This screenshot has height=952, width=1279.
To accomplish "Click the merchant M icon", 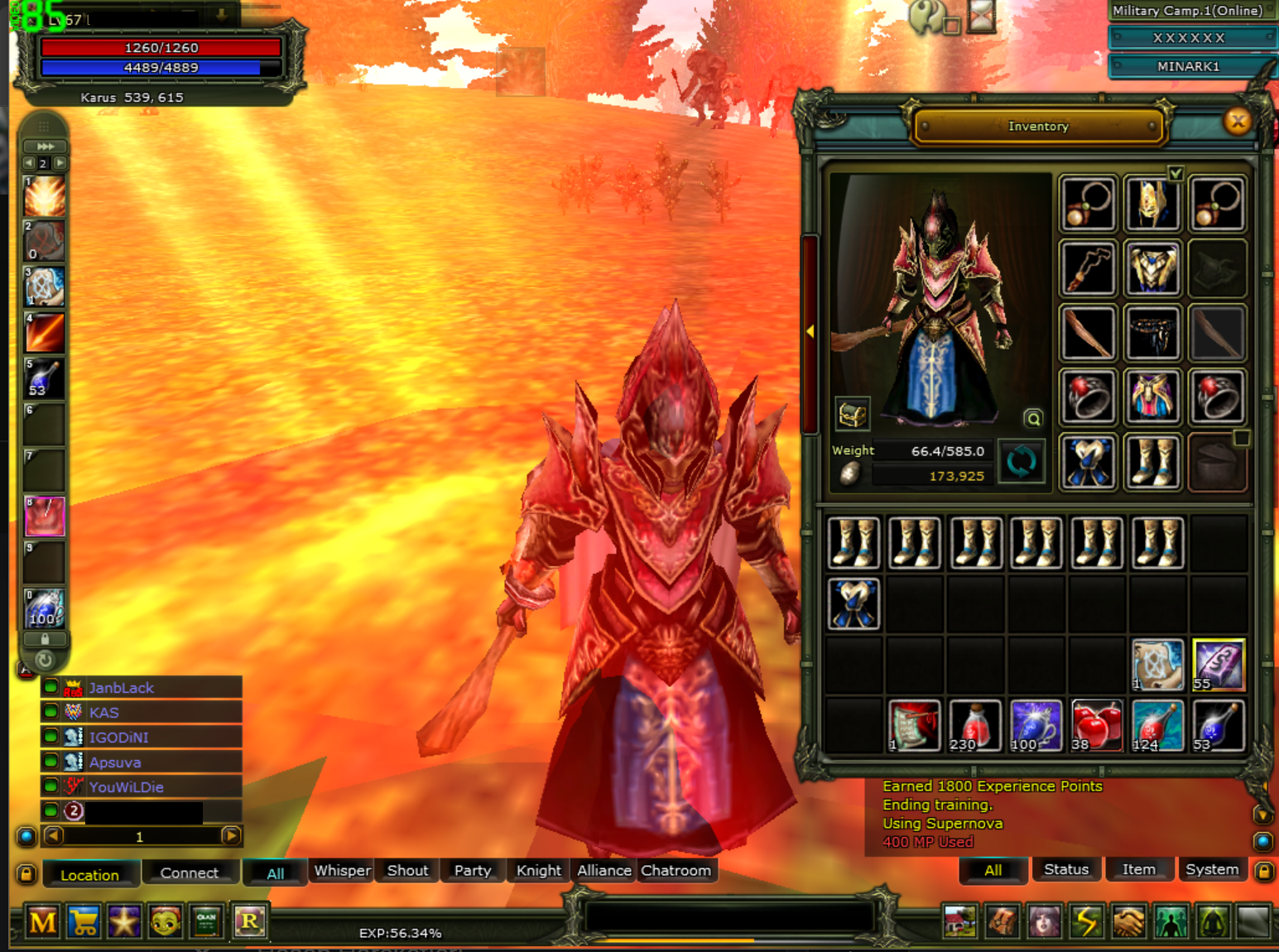I will coord(42,921).
